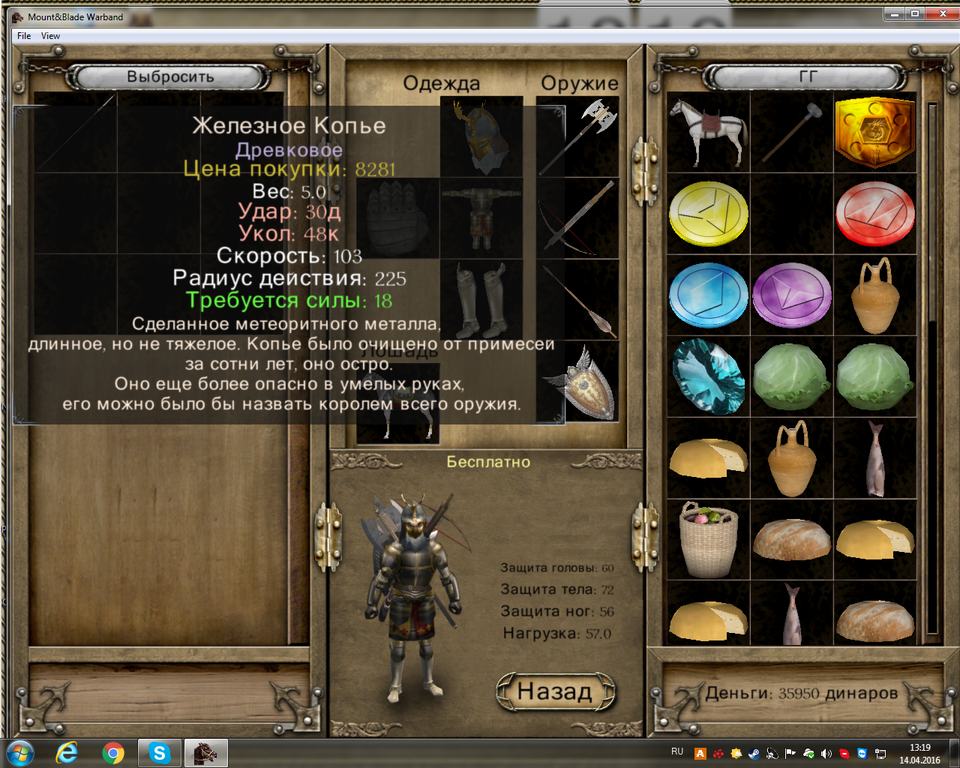Choose the red round gem token

coord(875,214)
